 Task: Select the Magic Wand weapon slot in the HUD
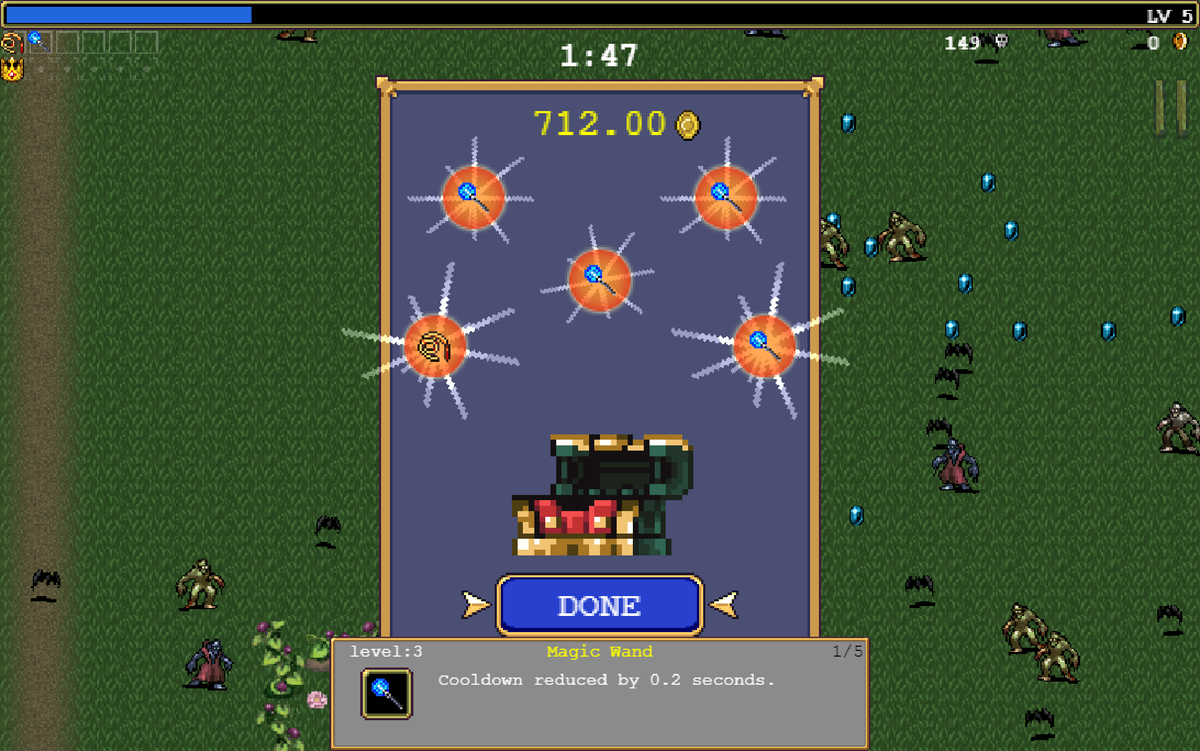(x=39, y=42)
